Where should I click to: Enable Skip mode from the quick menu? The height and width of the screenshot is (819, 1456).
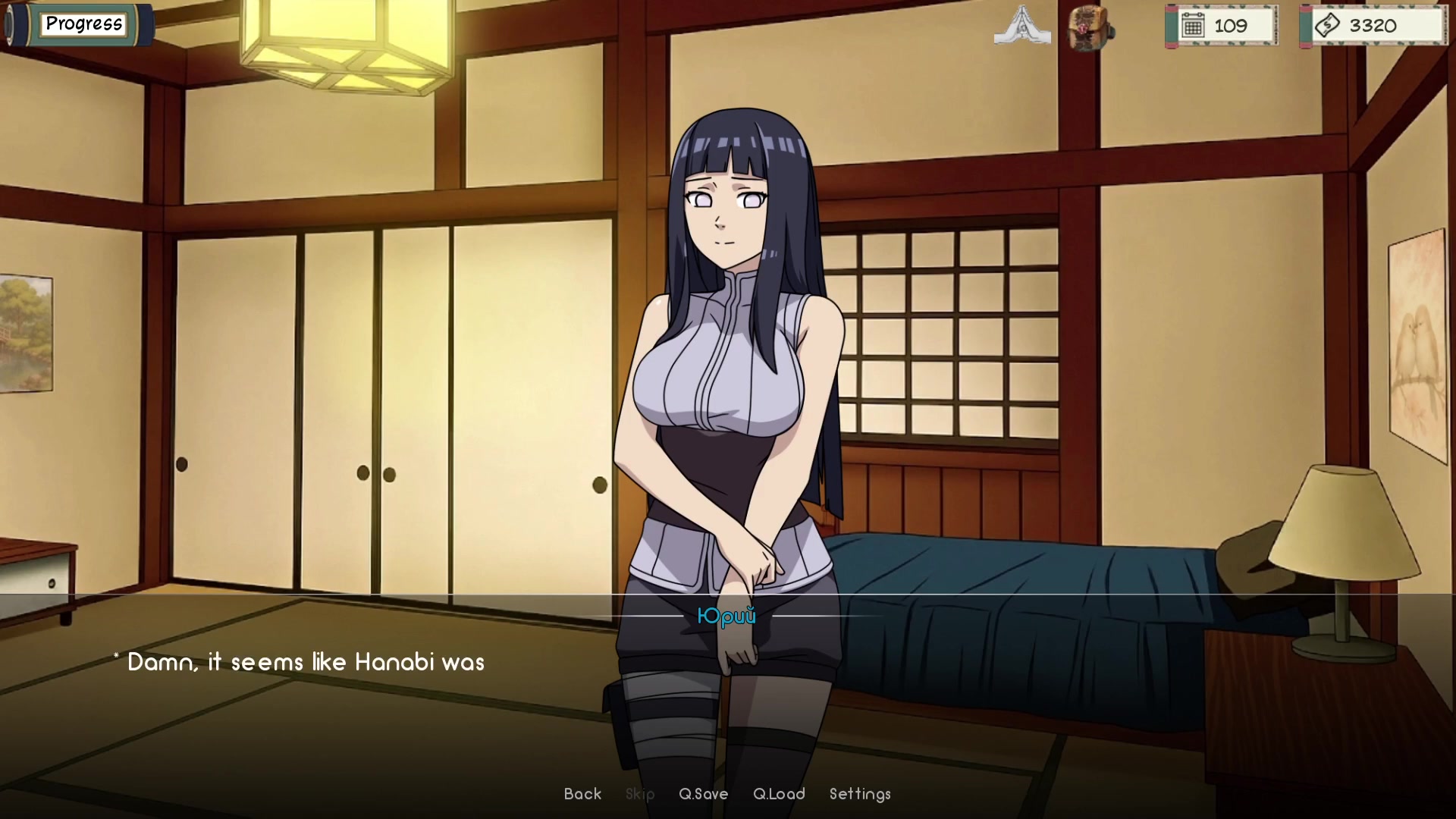point(639,794)
